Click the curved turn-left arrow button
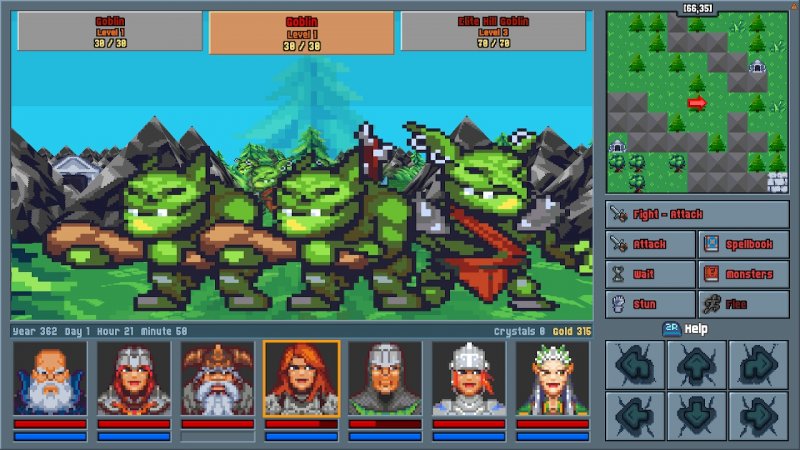 click(637, 364)
